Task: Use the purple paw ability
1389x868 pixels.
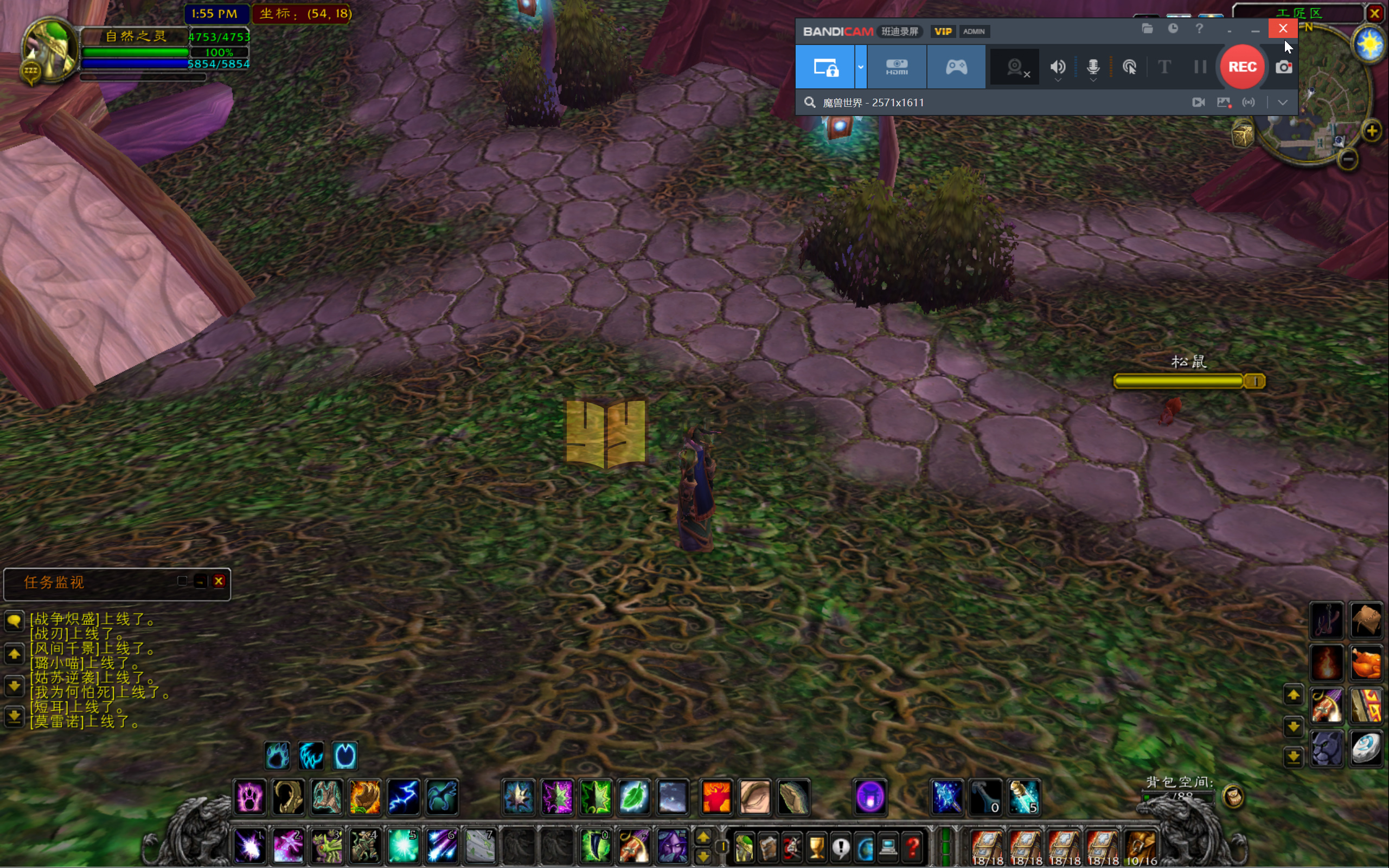Action: coord(250,797)
